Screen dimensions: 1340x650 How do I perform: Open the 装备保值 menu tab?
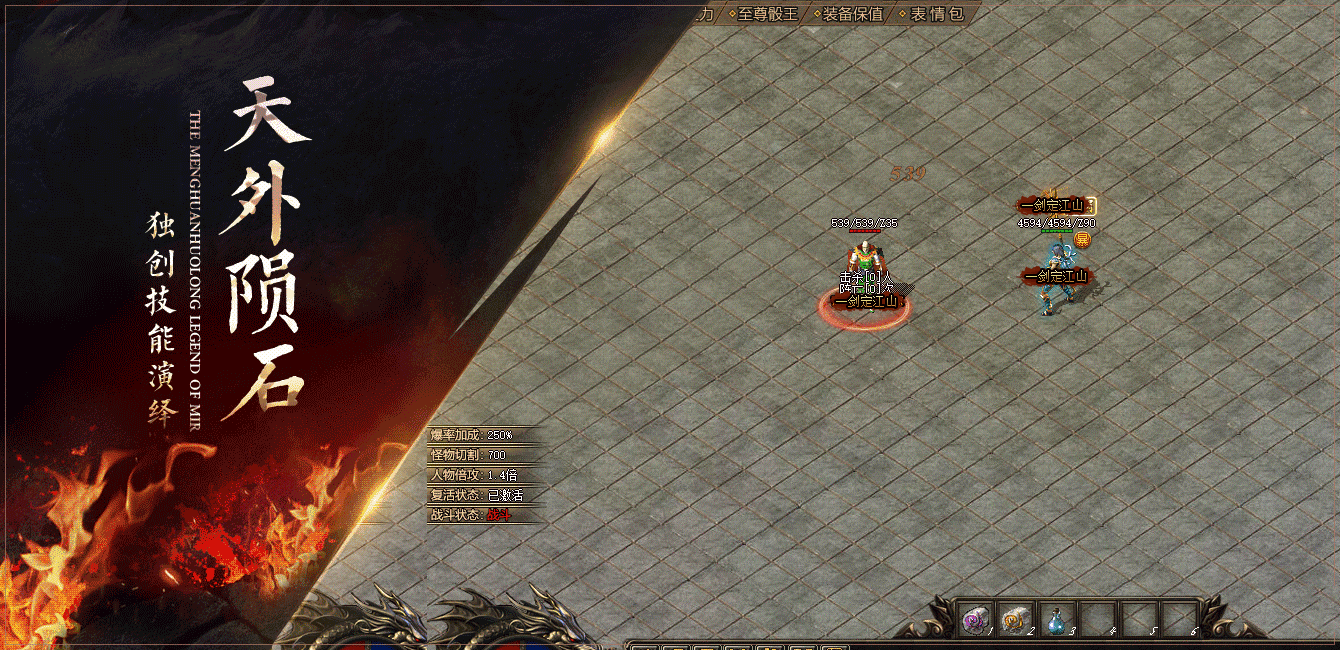coord(852,14)
